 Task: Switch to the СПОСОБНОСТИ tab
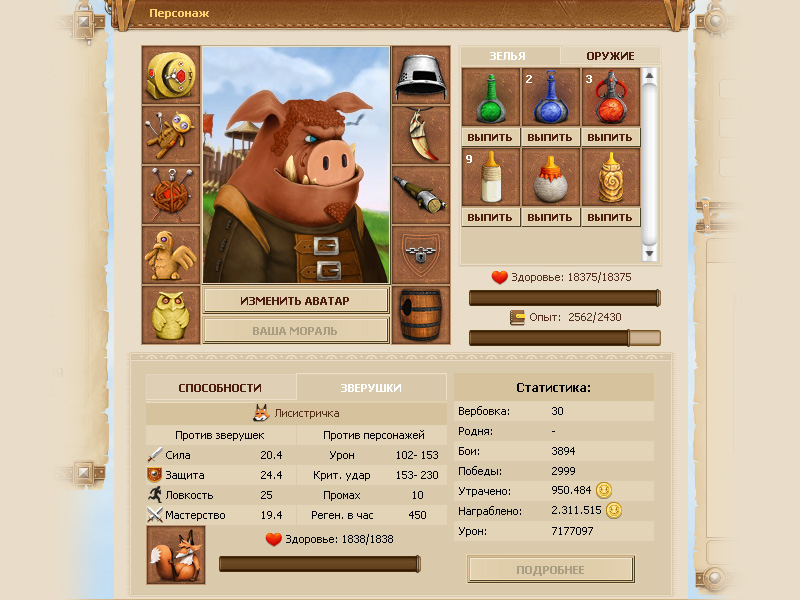point(220,387)
